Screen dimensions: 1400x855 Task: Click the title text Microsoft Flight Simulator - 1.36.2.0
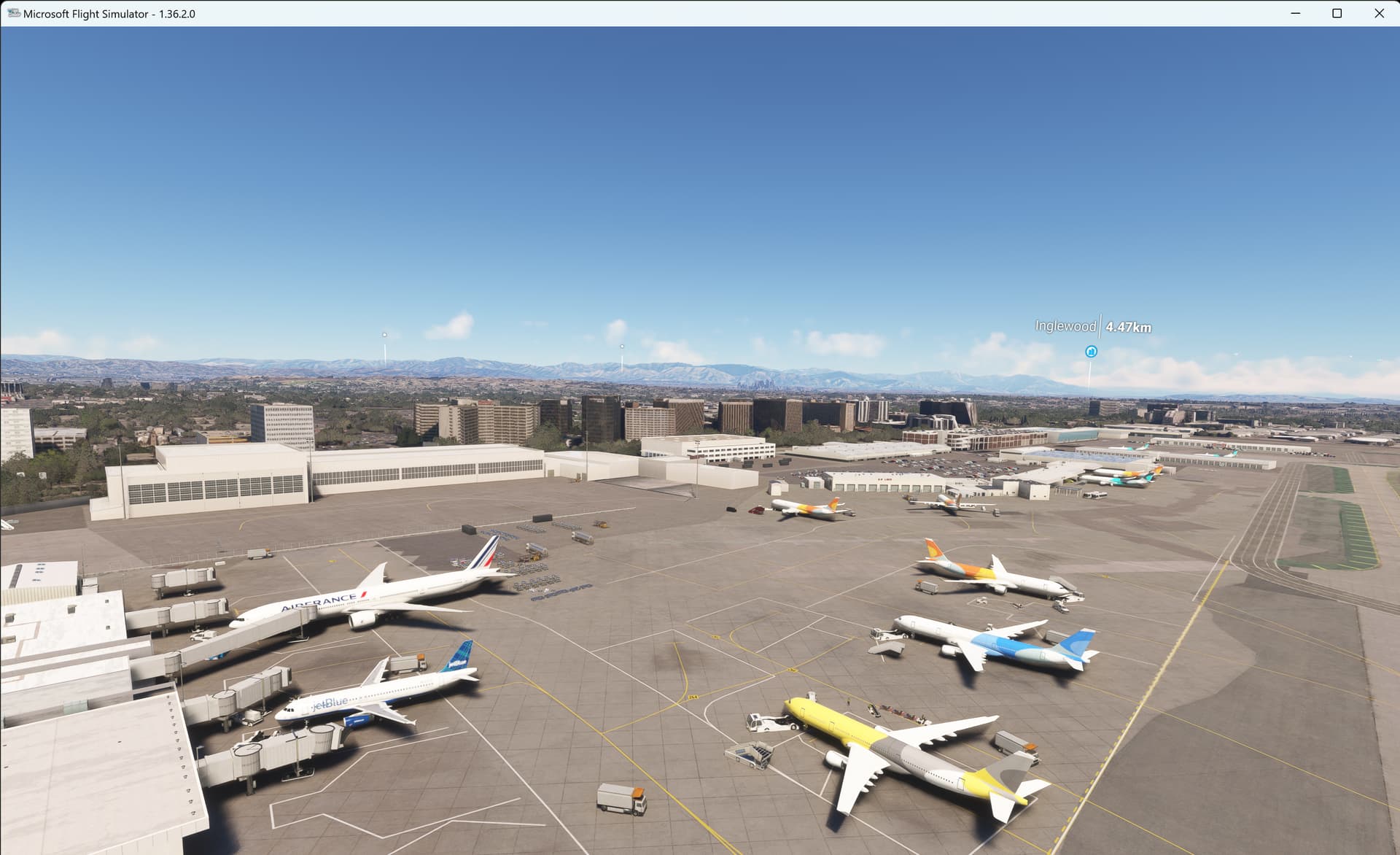coord(108,12)
